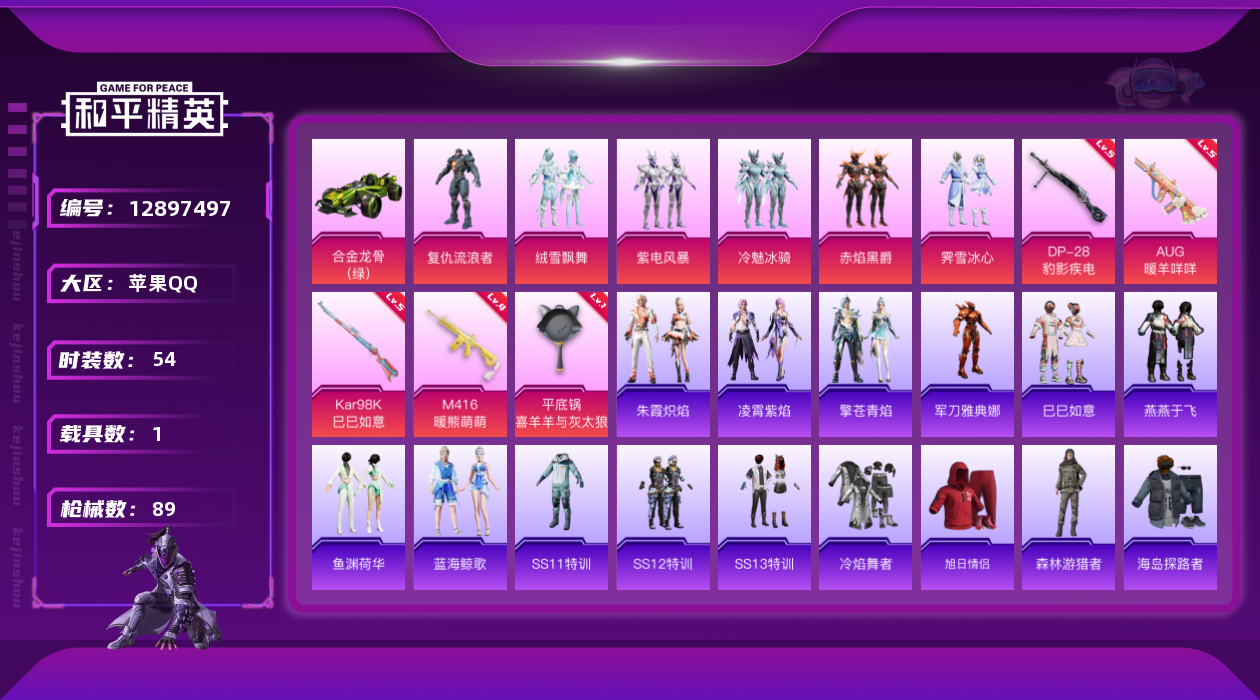This screenshot has height=700, width=1260.
Task: Open the 朱霞炽焰 outfit card
Action: coord(663,364)
